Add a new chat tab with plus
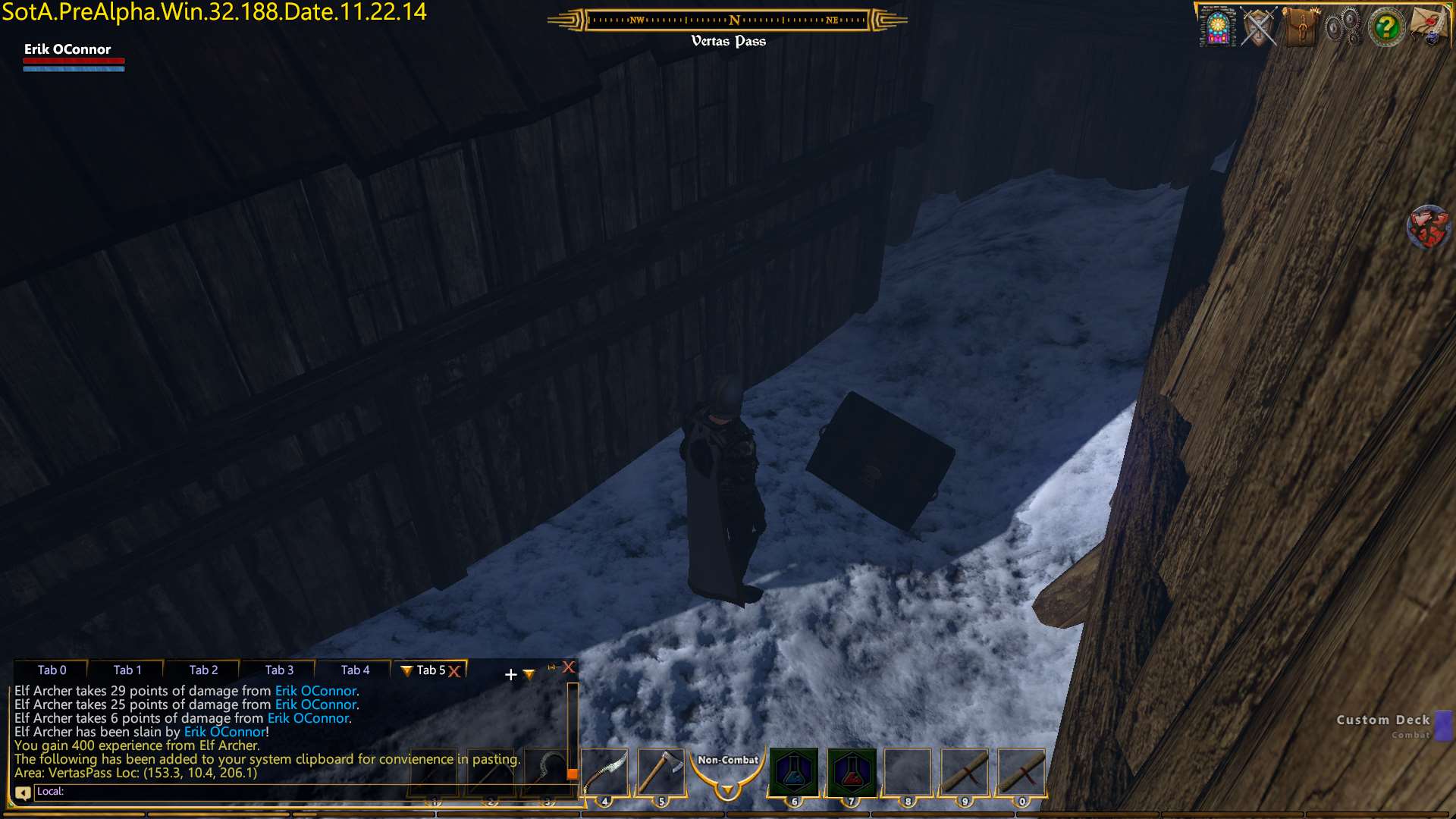Screen dimensions: 1456x819 click(x=510, y=674)
